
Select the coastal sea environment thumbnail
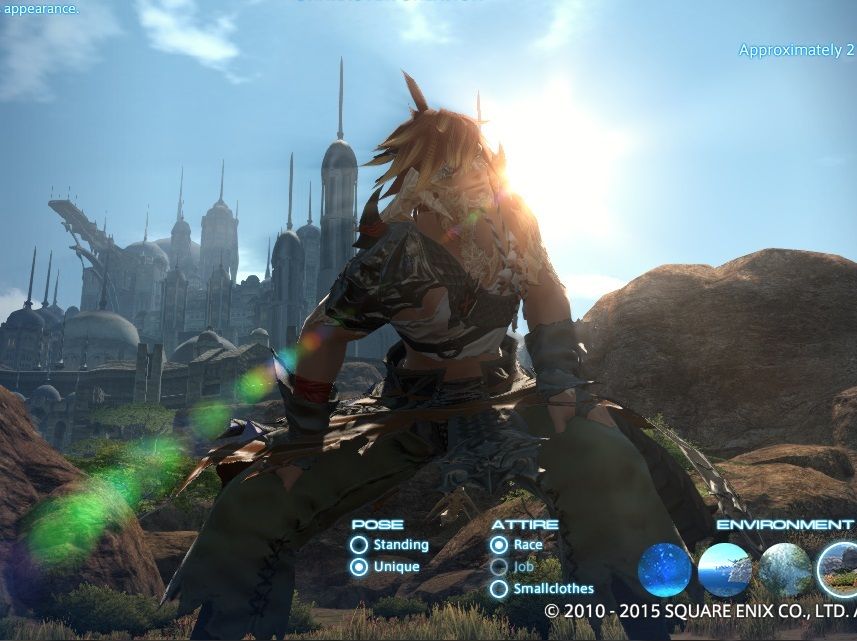(725, 570)
